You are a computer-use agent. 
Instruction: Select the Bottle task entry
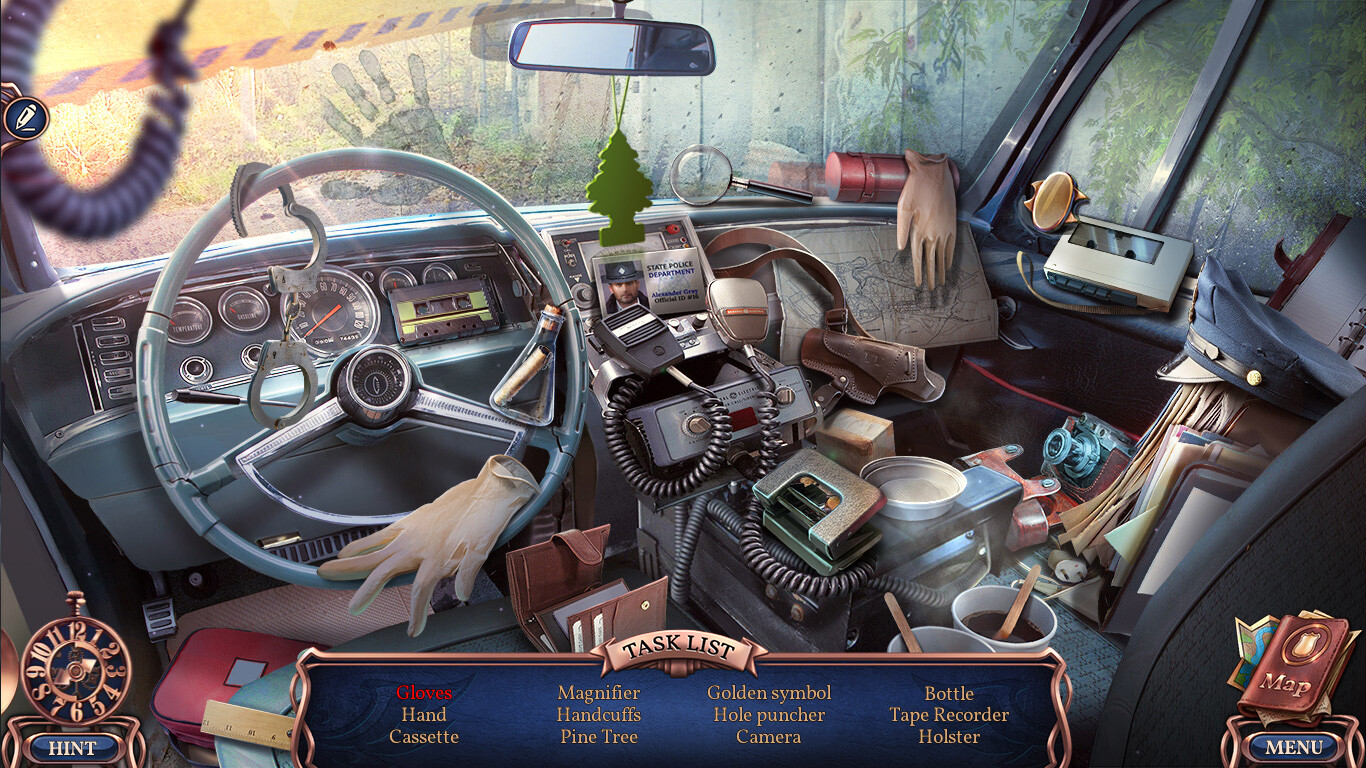(950, 693)
